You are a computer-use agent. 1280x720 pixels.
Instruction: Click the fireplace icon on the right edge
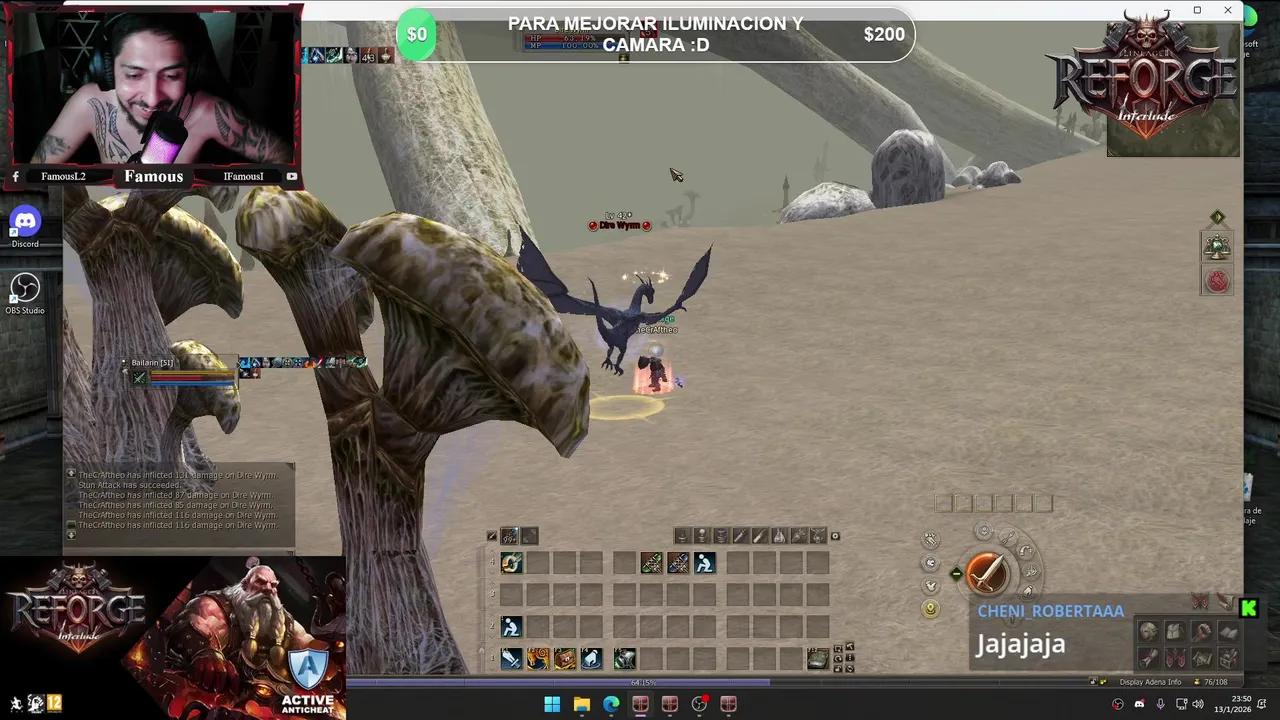[x=1216, y=281]
